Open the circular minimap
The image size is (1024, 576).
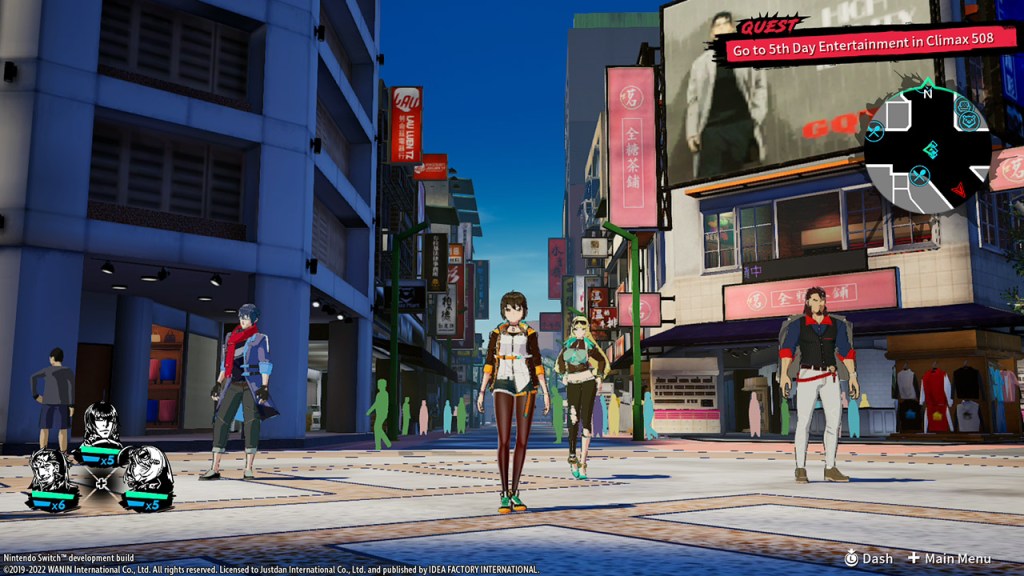pos(927,150)
